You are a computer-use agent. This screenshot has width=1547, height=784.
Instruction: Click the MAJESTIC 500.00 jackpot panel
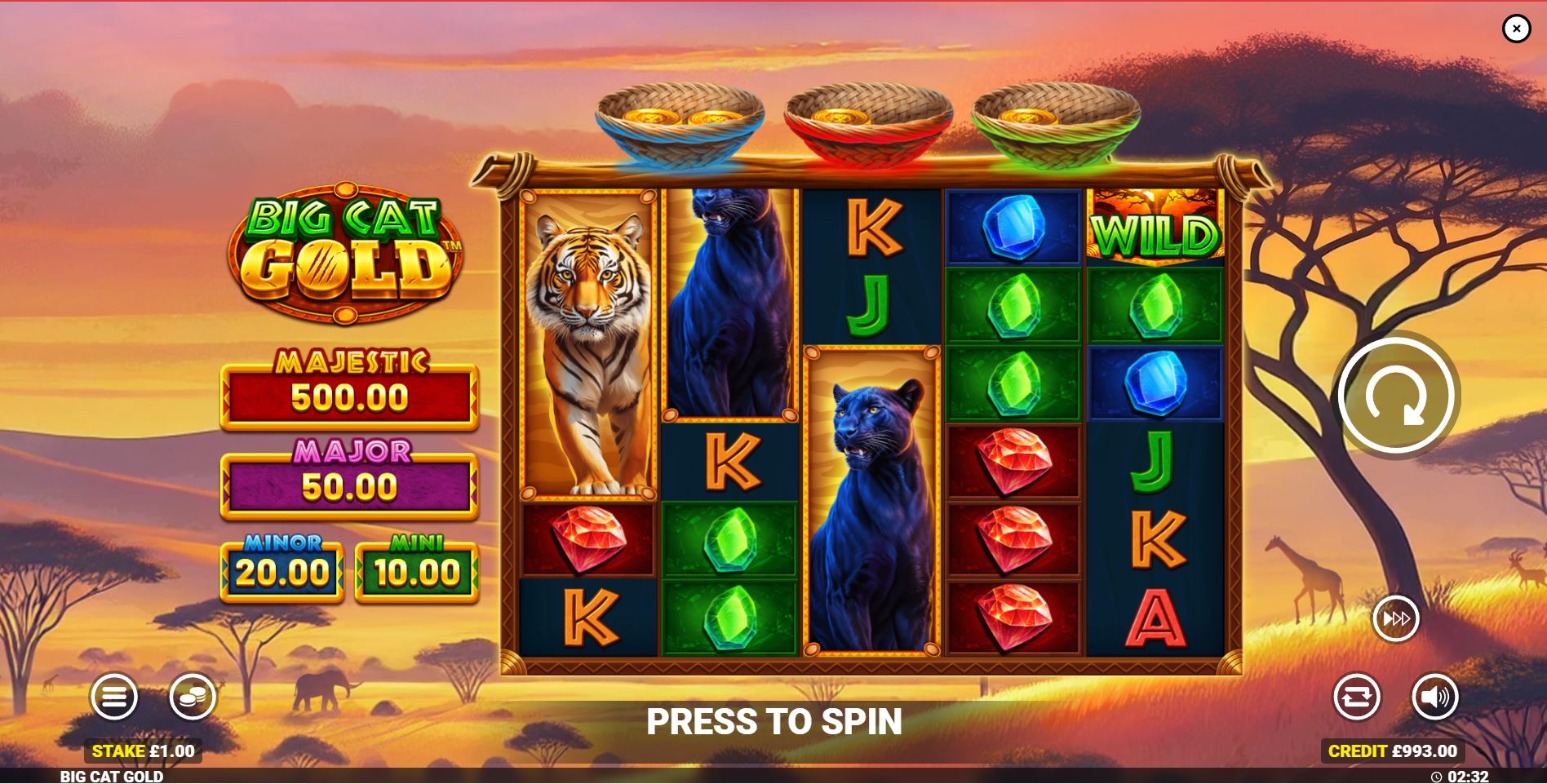pyautogui.click(x=347, y=397)
